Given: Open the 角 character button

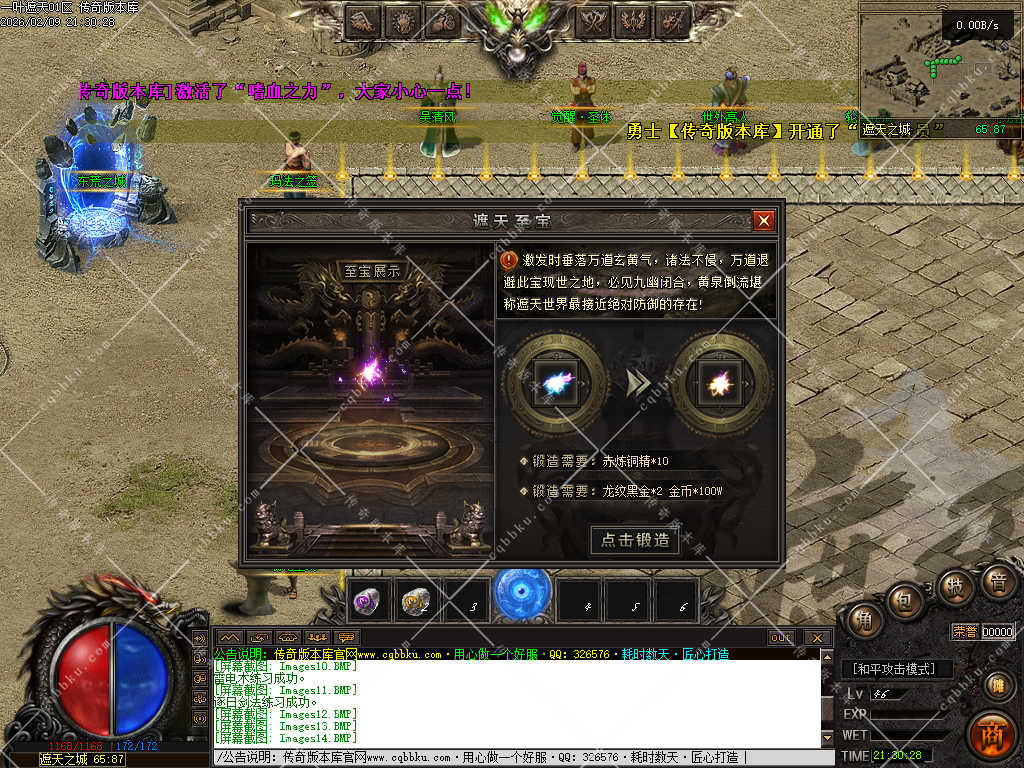Looking at the screenshot, I should 861,621.
